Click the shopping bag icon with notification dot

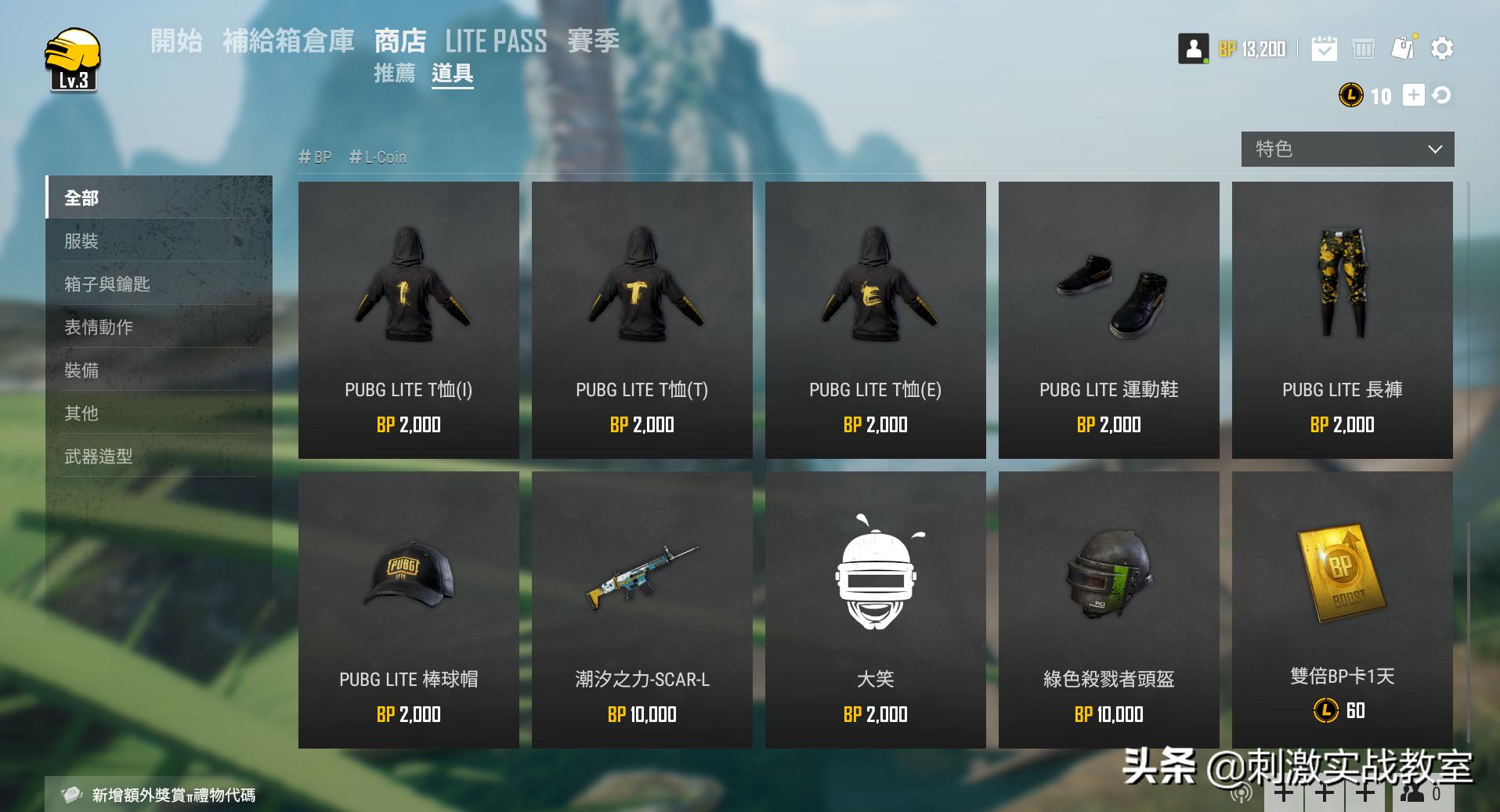point(1403,47)
